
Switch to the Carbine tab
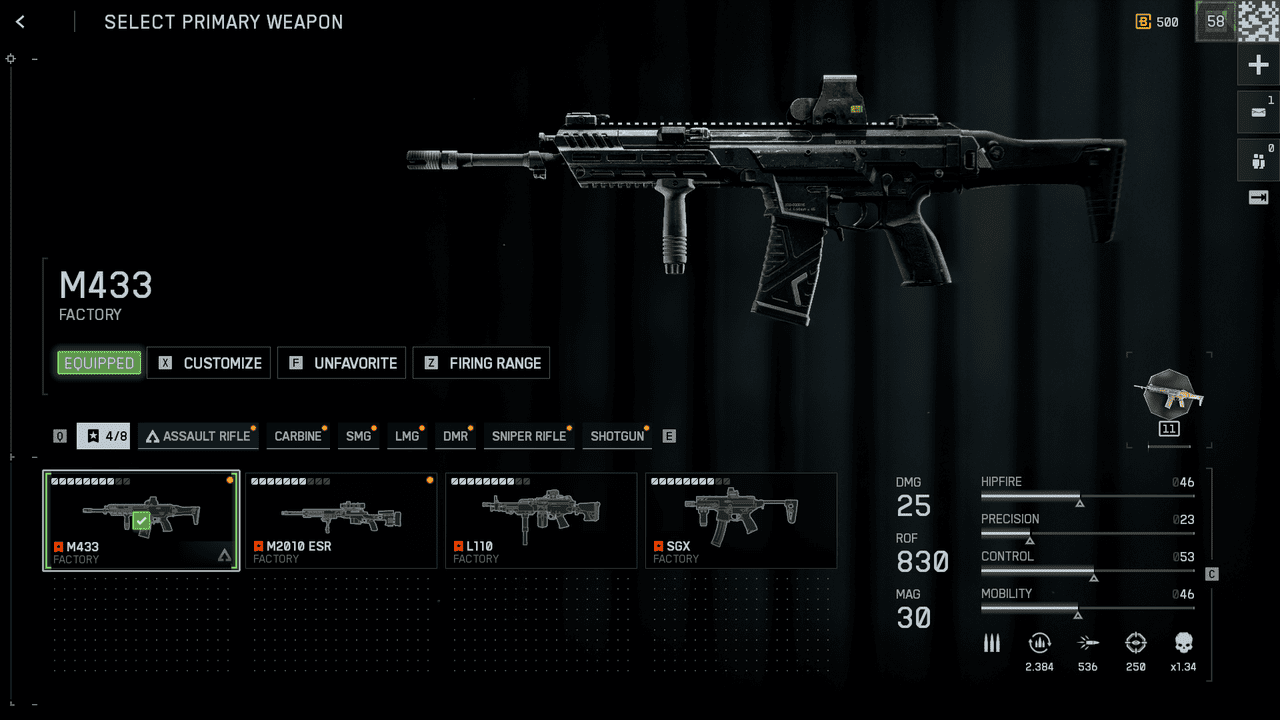298,436
